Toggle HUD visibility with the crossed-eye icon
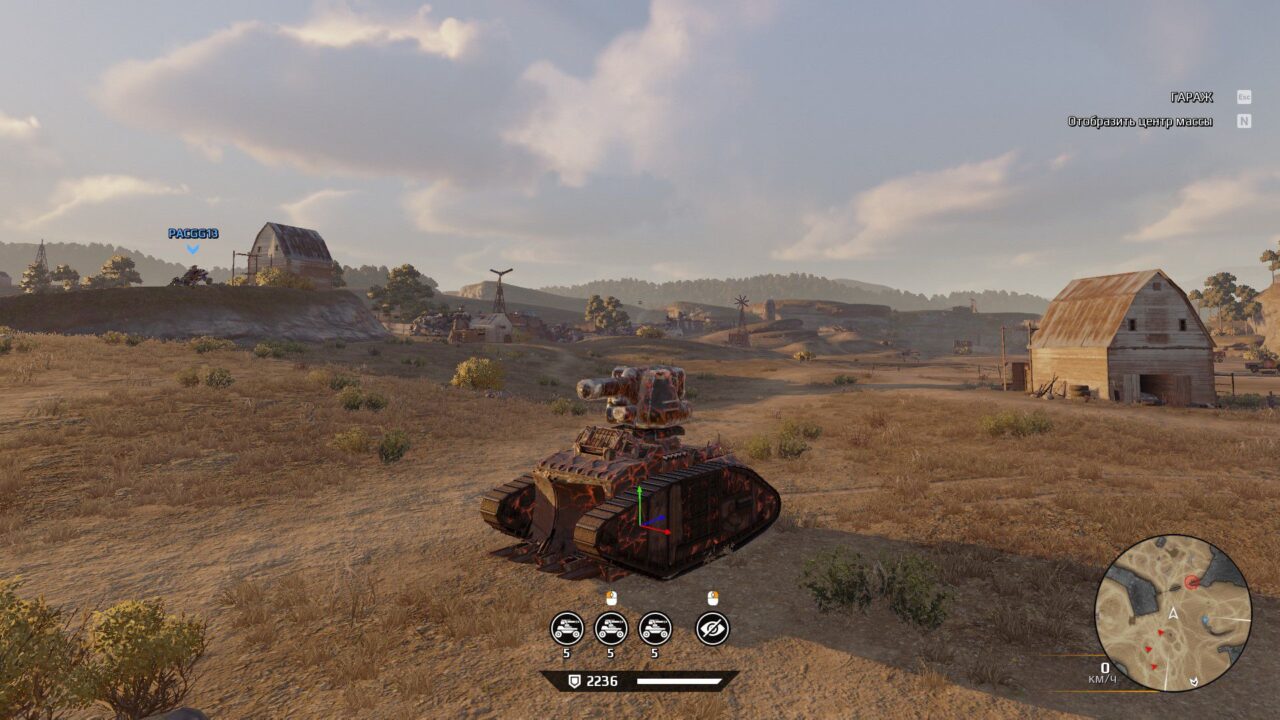This screenshot has height=720, width=1280. 711,628
